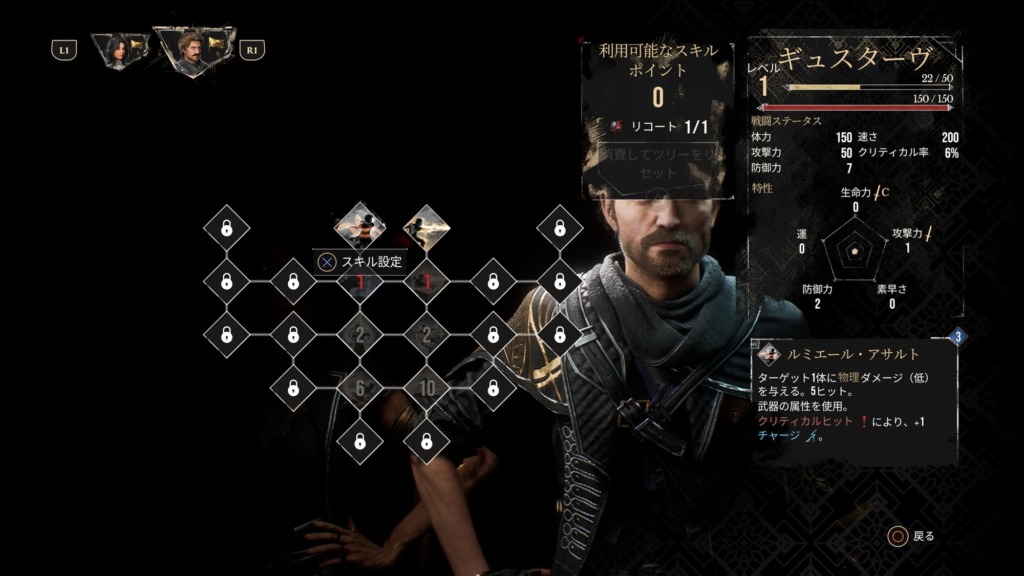
Task: Select Gustave's portrait tab
Action: pyautogui.click(x=194, y=49)
